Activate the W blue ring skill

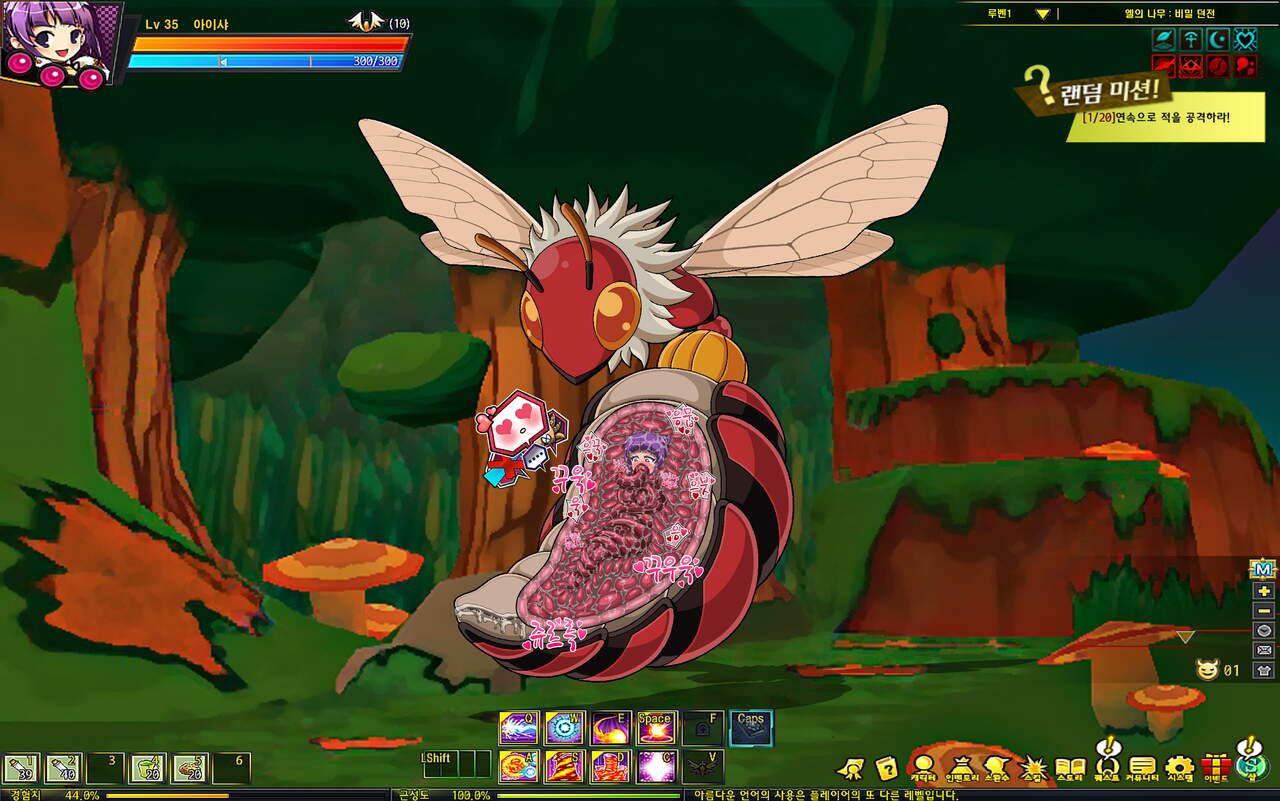point(565,728)
